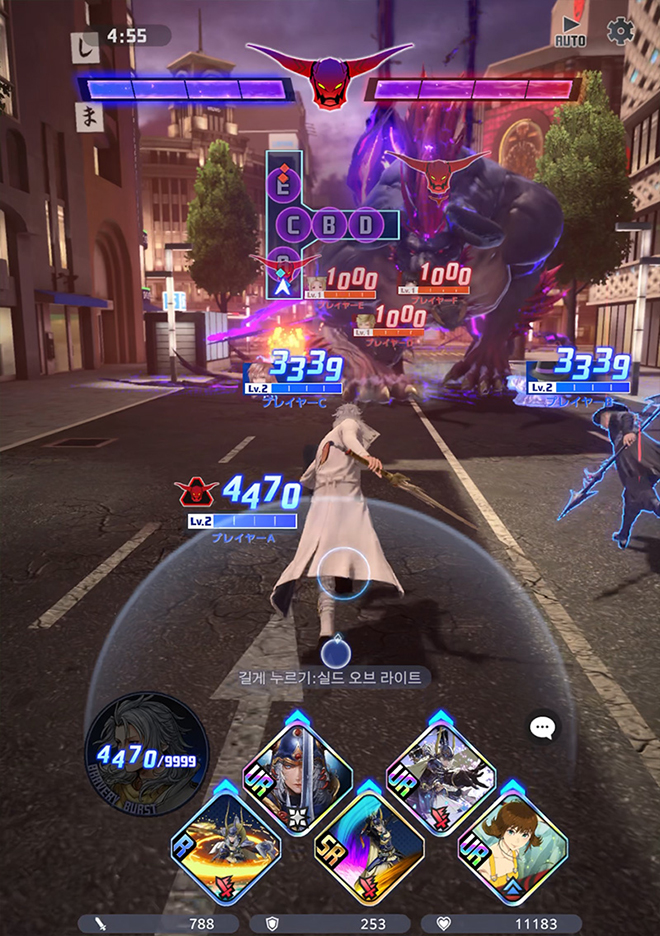Toggle the AUTO battle mode

pyautogui.click(x=570, y=31)
